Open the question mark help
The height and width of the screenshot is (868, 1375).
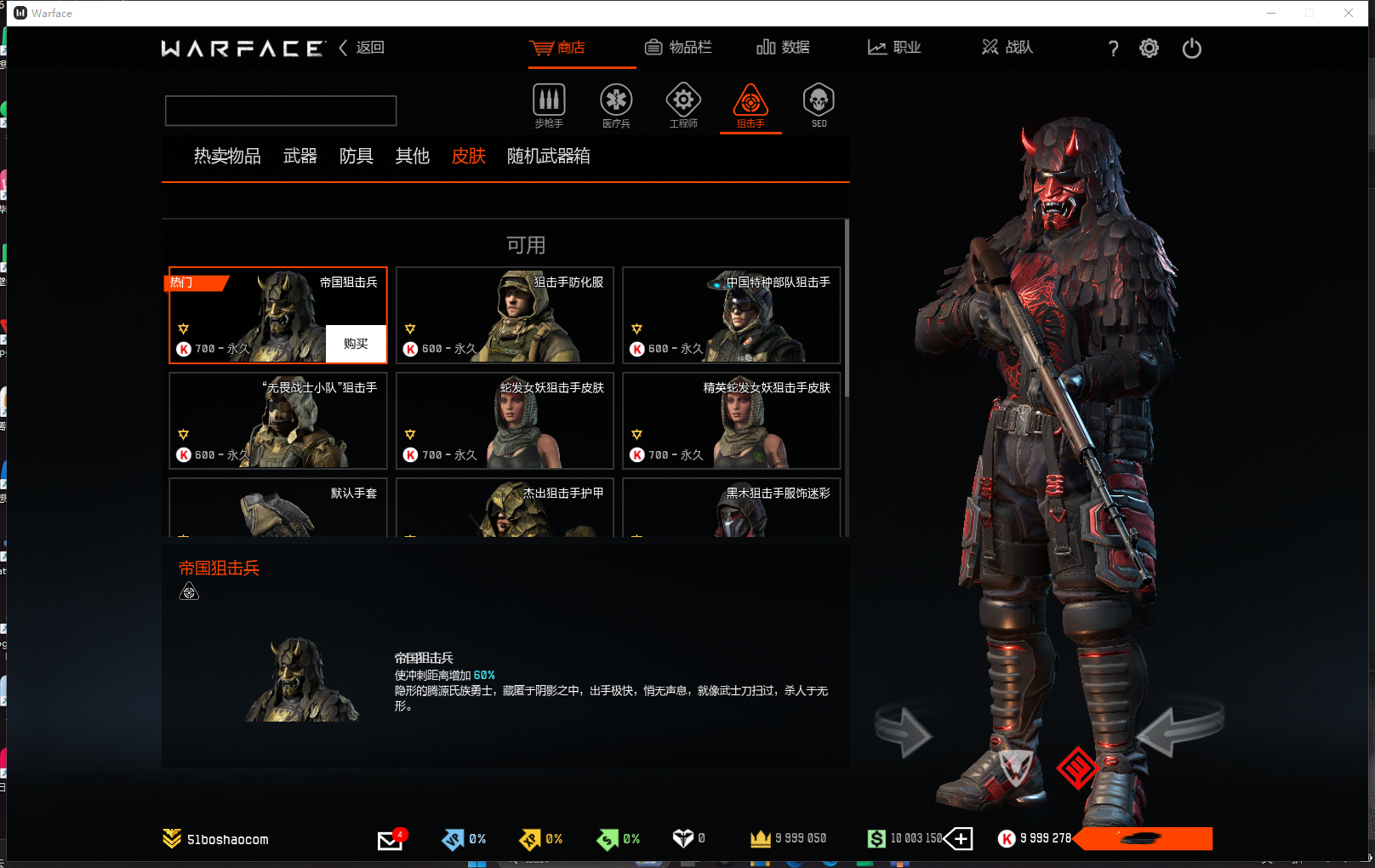pyautogui.click(x=1113, y=49)
